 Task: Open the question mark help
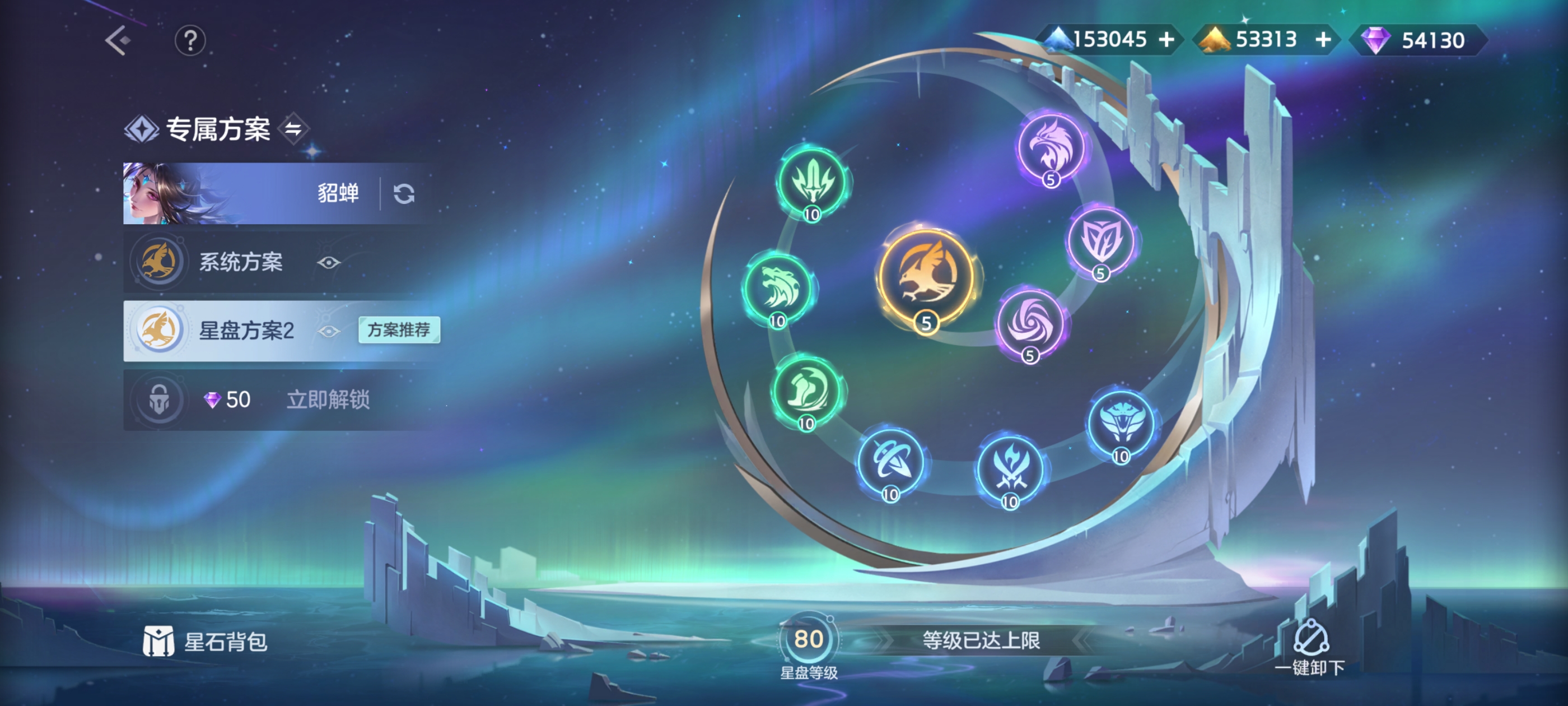click(190, 41)
